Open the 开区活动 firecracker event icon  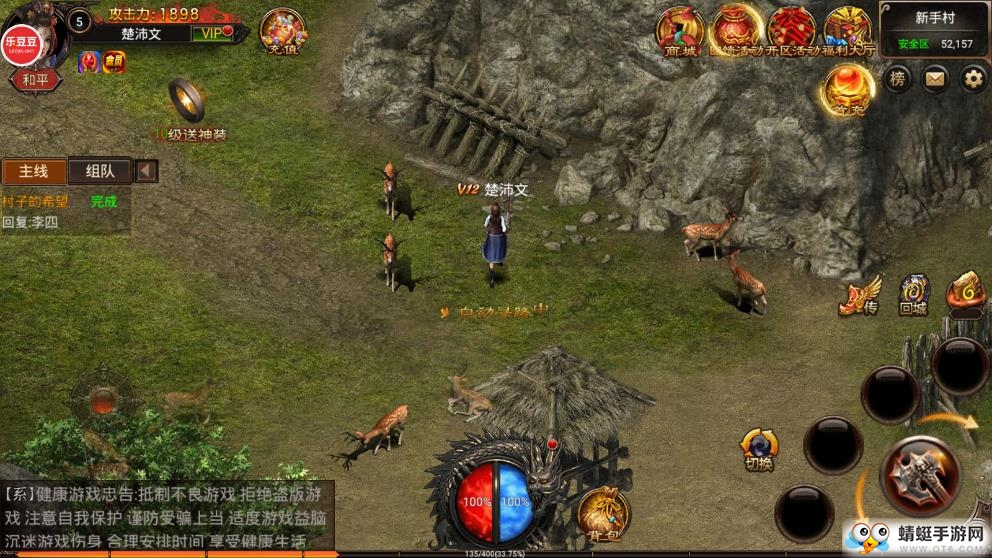[x=791, y=30]
